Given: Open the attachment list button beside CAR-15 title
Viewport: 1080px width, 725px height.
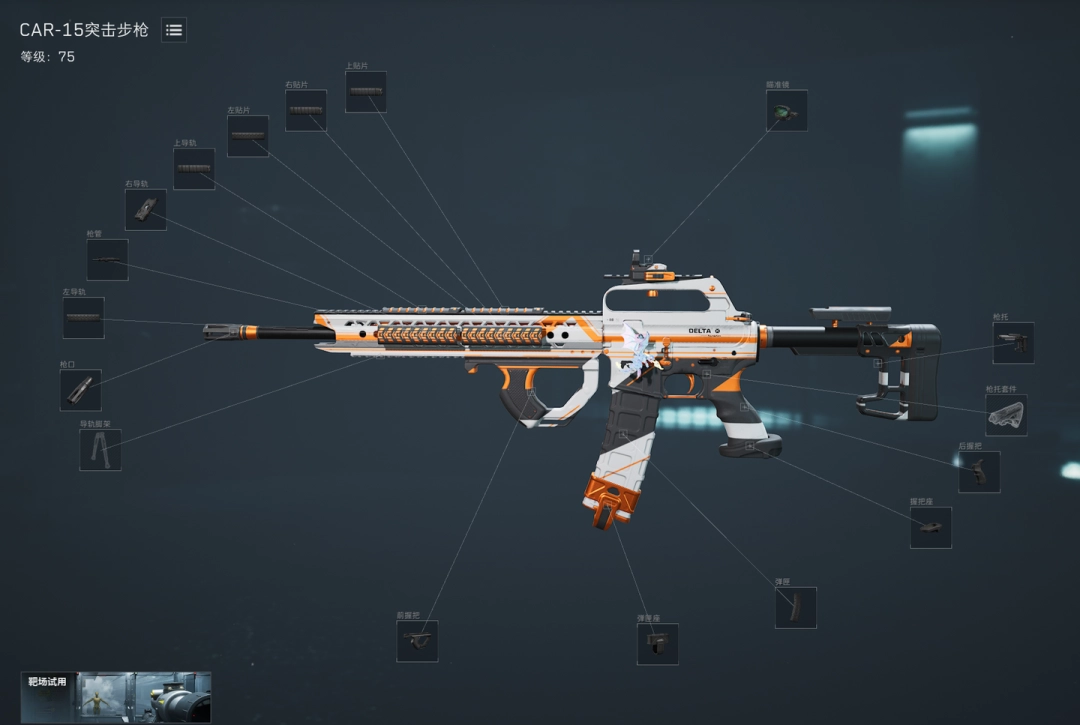Looking at the screenshot, I should click(x=174, y=30).
